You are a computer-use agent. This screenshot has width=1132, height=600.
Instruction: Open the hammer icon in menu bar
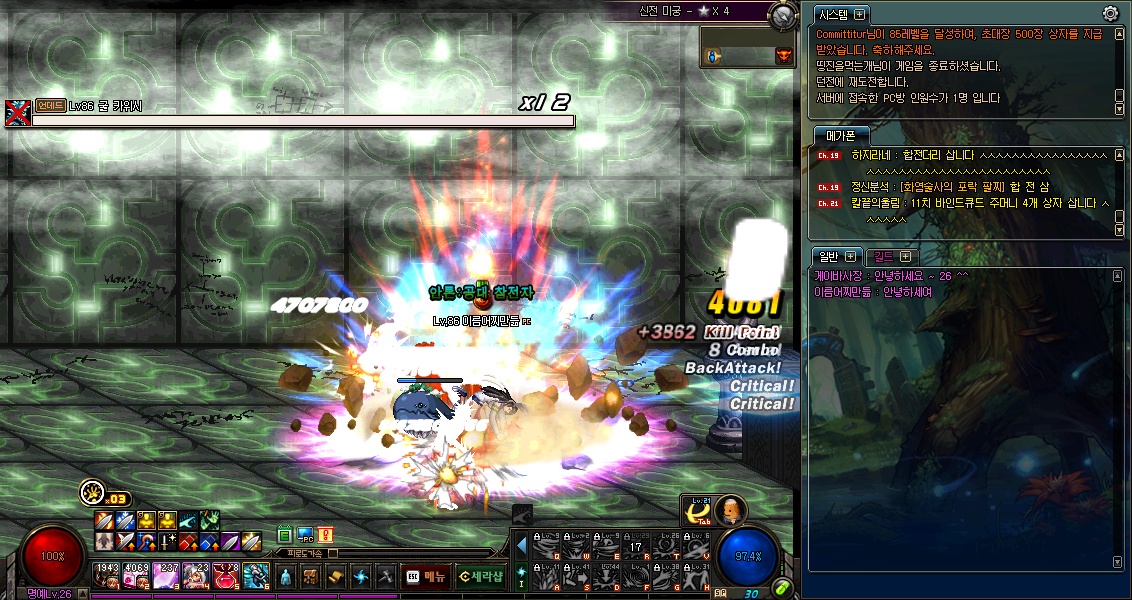386,576
